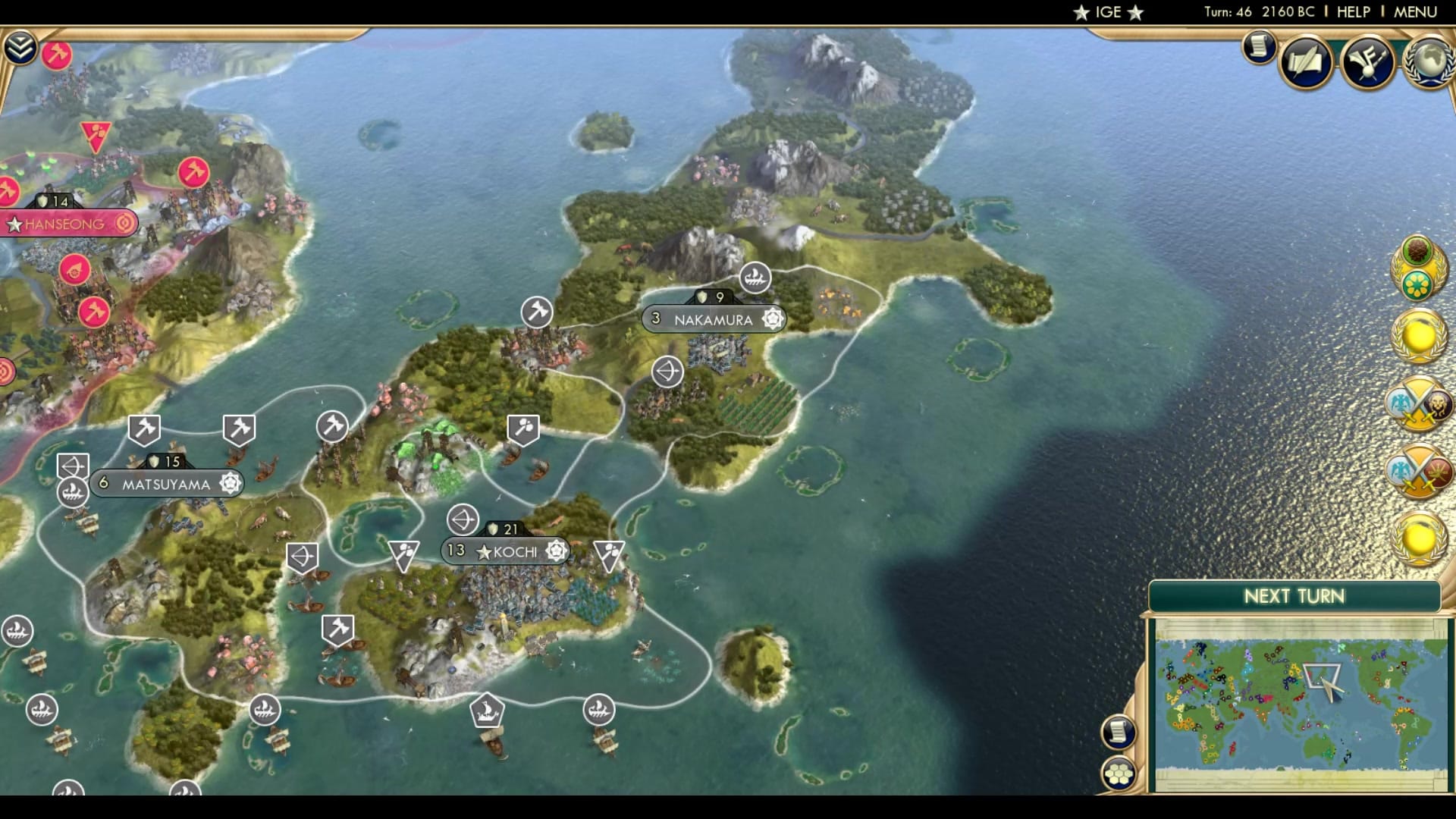Select the warrior axe flag near Nakamura

pos(536,311)
